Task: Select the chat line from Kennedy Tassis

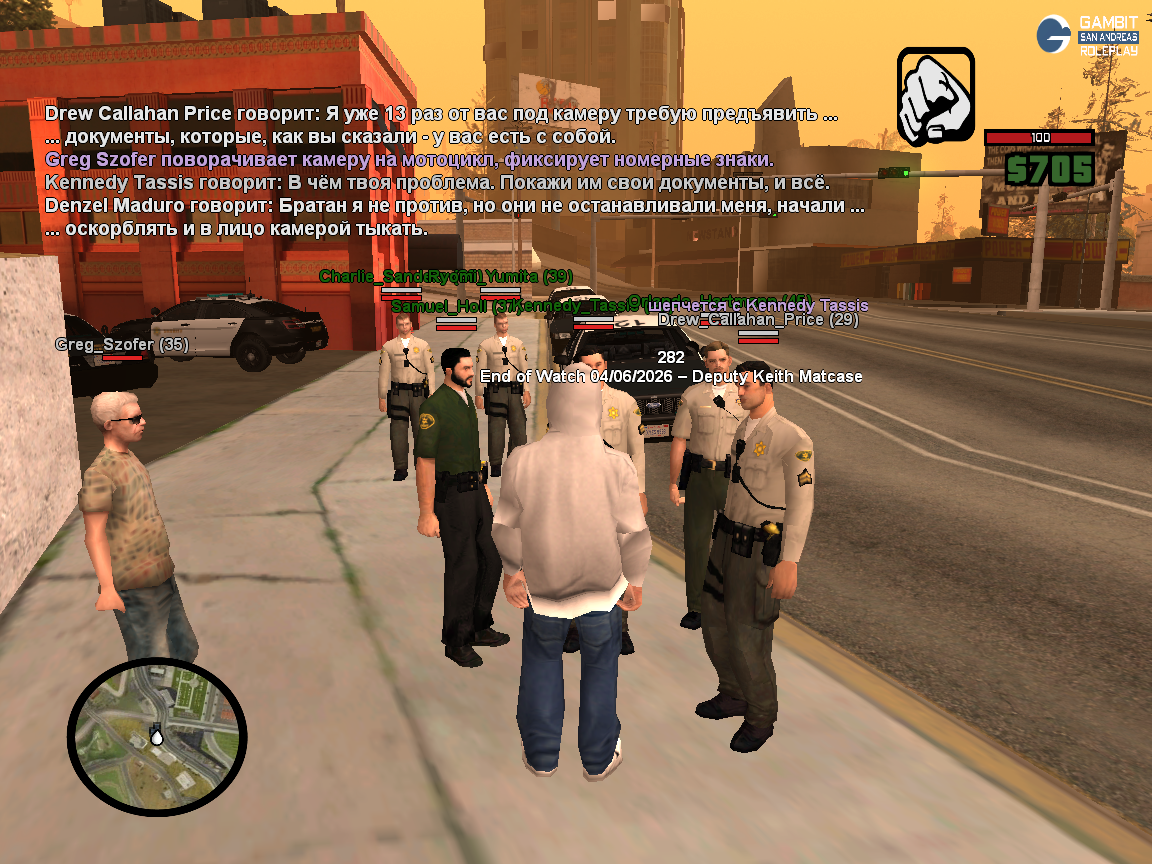Action: 437,183
